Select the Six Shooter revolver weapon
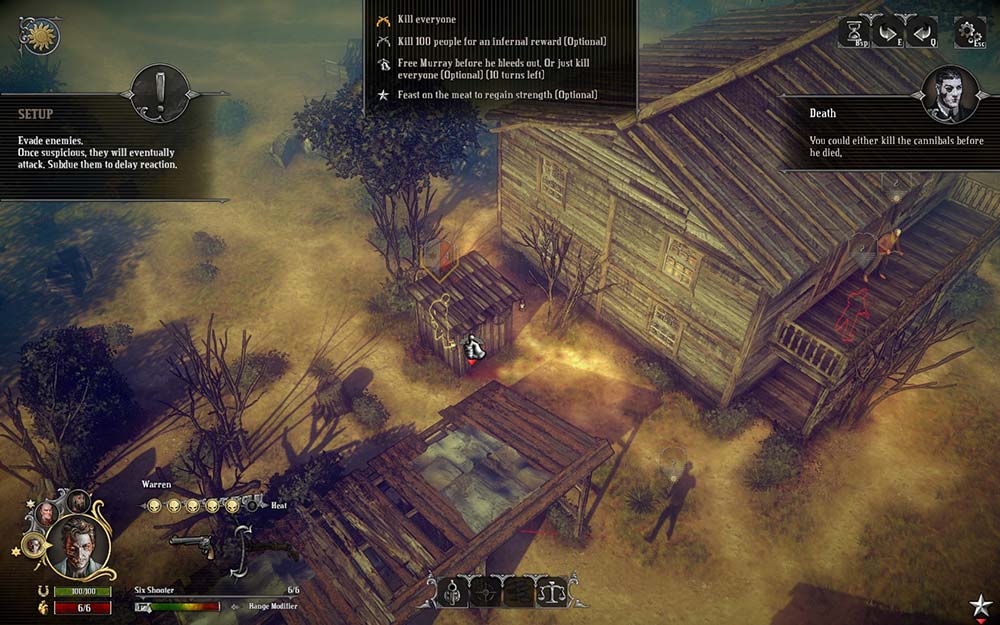This screenshot has width=1000, height=625. 193,543
